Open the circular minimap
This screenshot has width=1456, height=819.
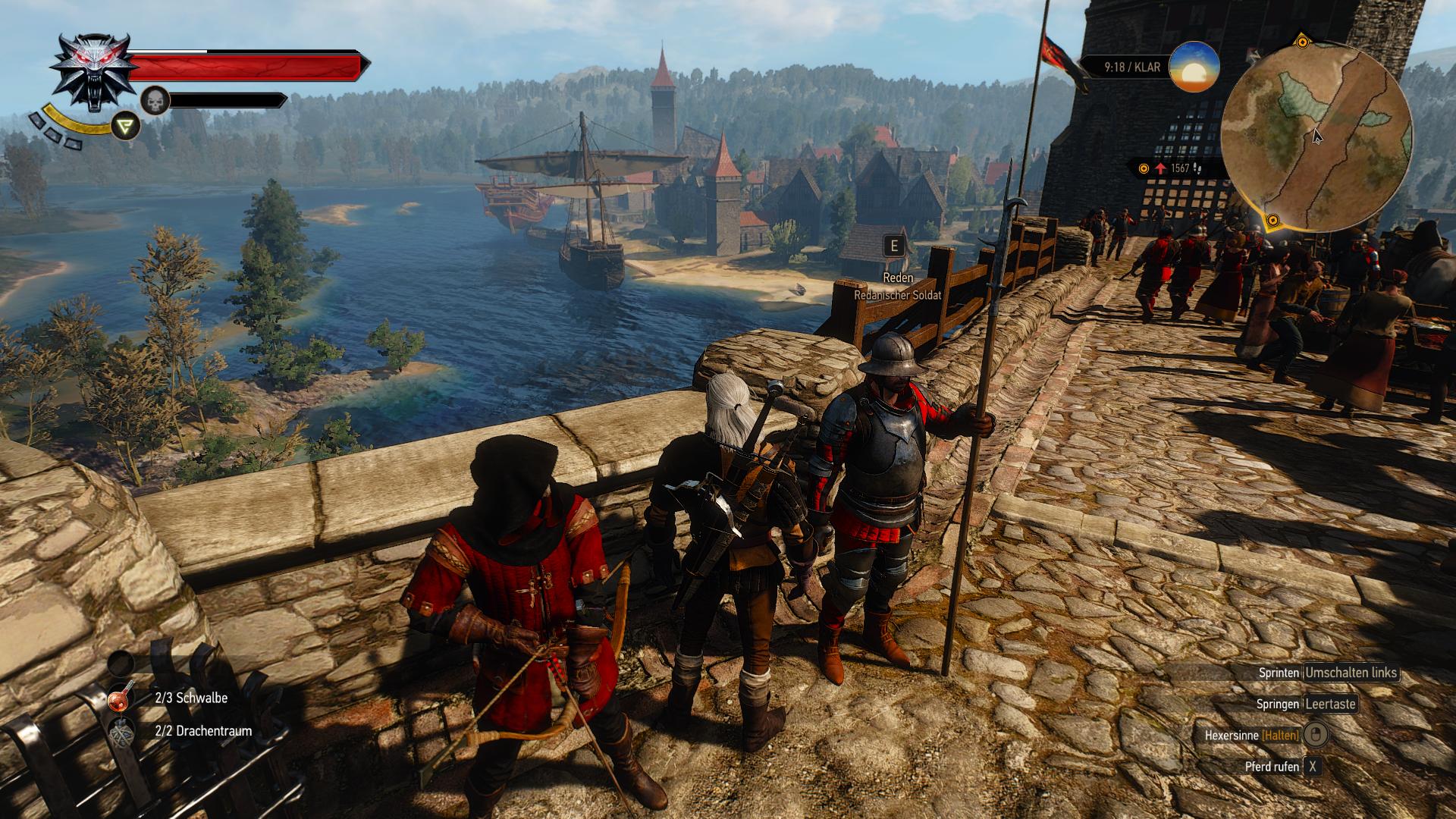1317,136
